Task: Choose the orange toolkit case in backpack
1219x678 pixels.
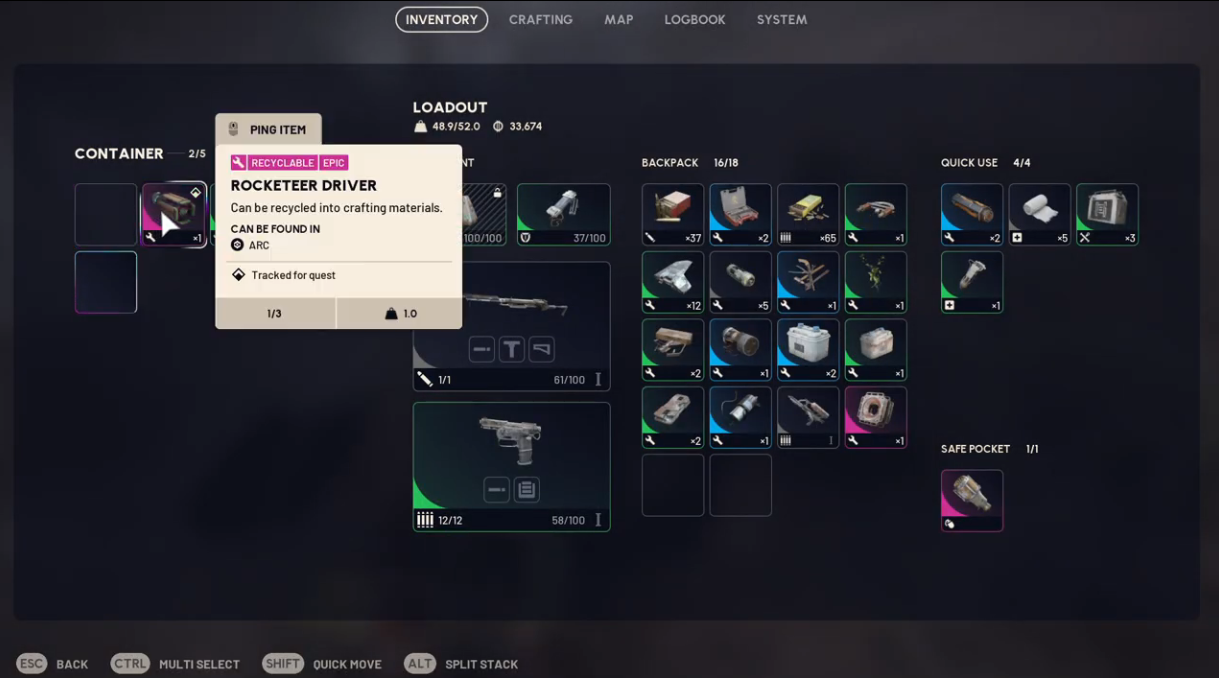Action: [x=740, y=214]
